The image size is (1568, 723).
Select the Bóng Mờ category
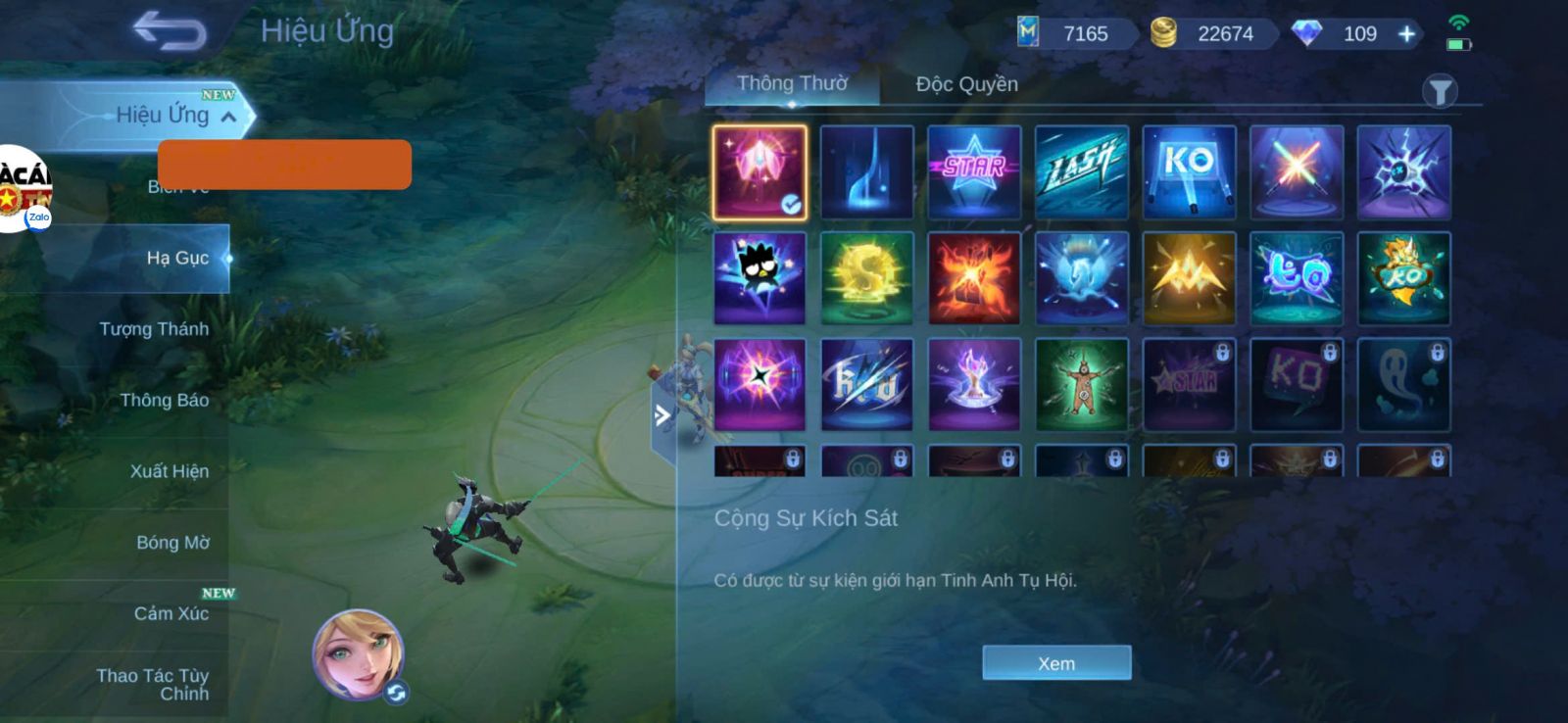172,543
